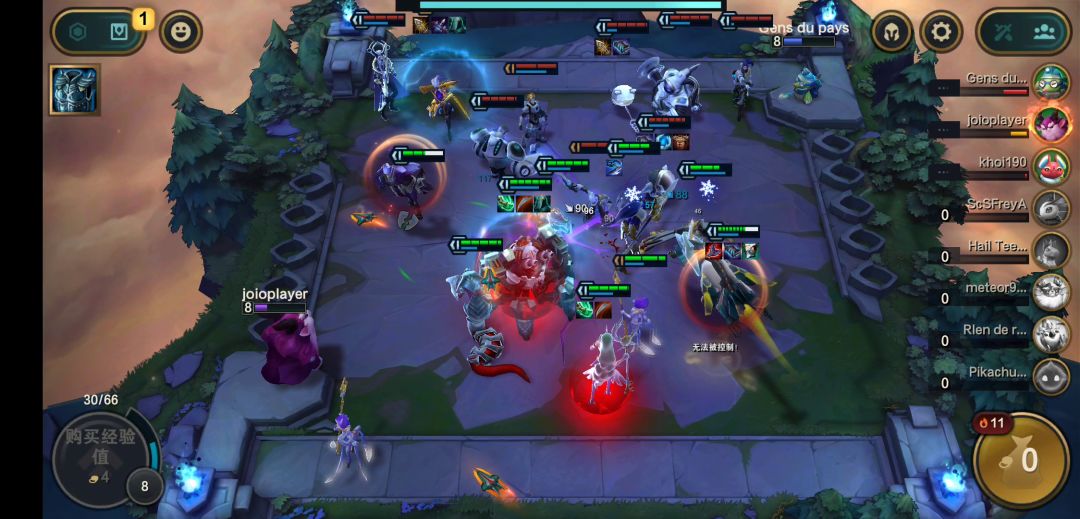Show the hexagon traits panel toggle
Image resolution: width=1080 pixels, height=519 pixels.
point(78,32)
